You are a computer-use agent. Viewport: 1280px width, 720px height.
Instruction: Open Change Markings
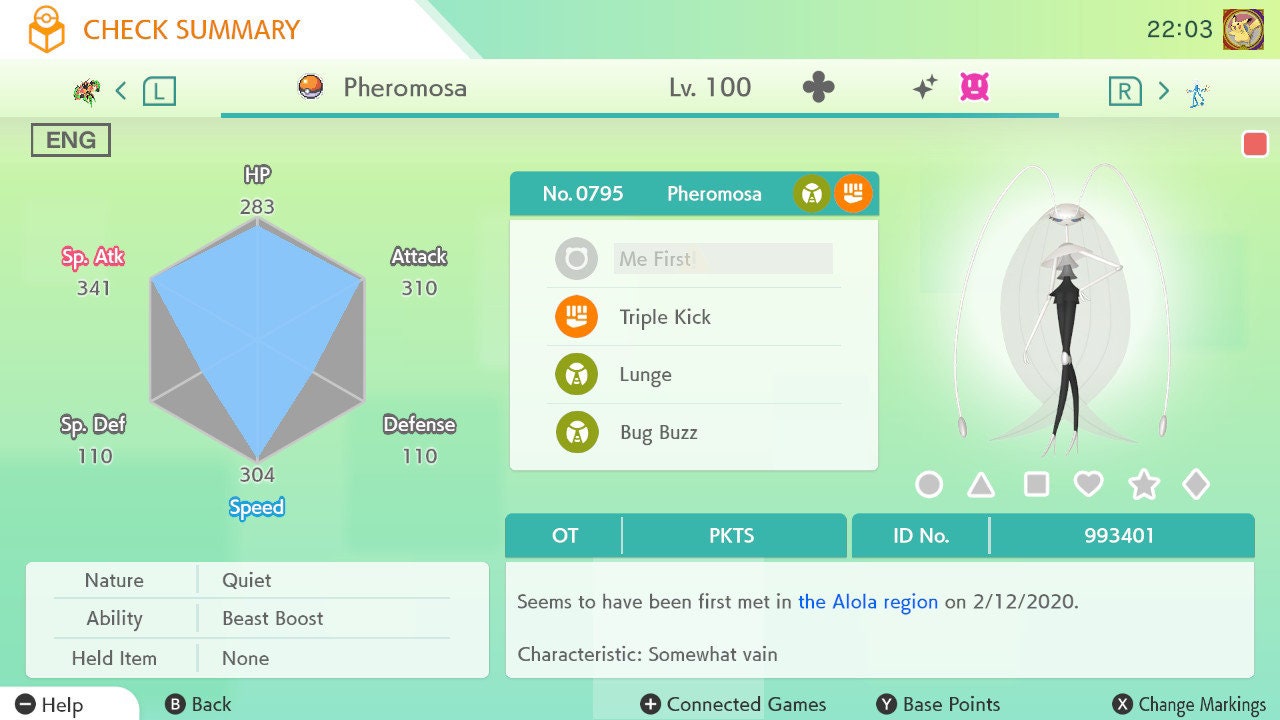(1190, 705)
